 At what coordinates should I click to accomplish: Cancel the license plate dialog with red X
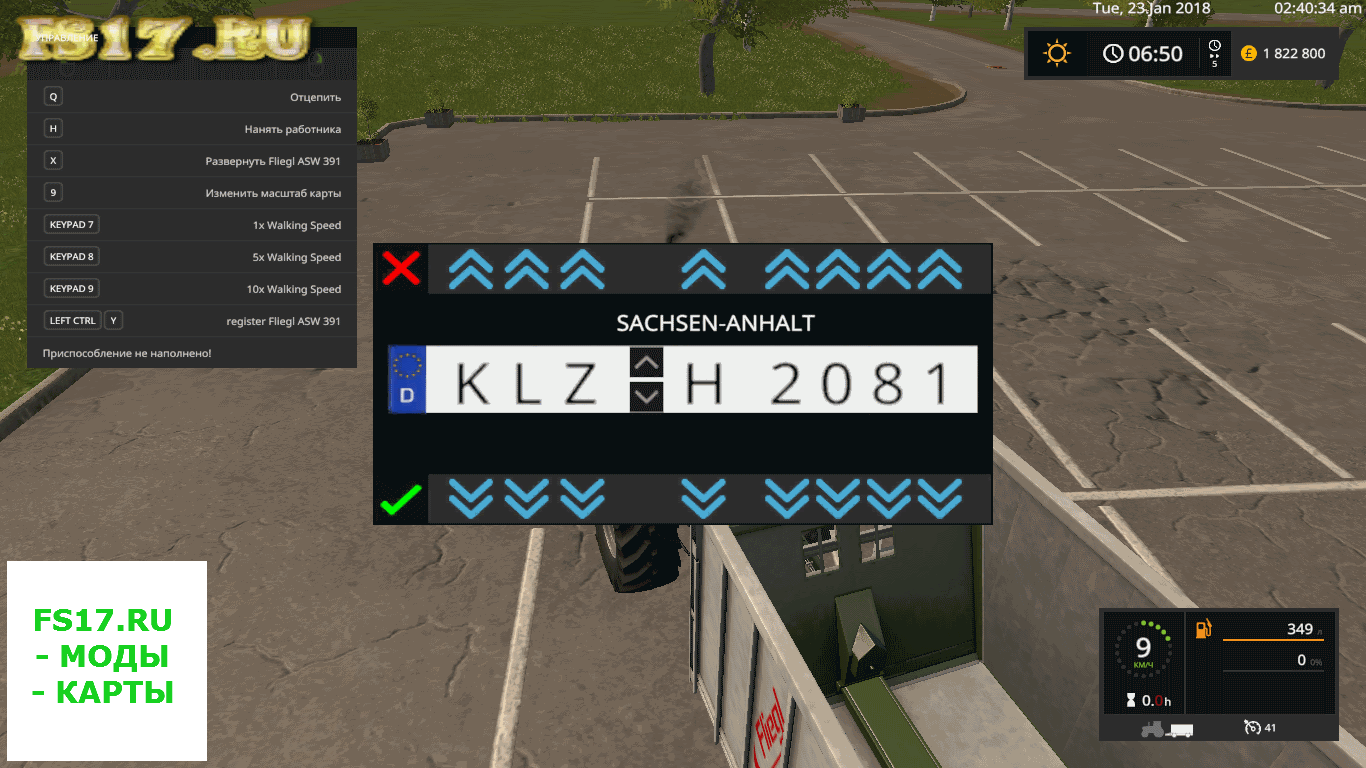tap(401, 269)
